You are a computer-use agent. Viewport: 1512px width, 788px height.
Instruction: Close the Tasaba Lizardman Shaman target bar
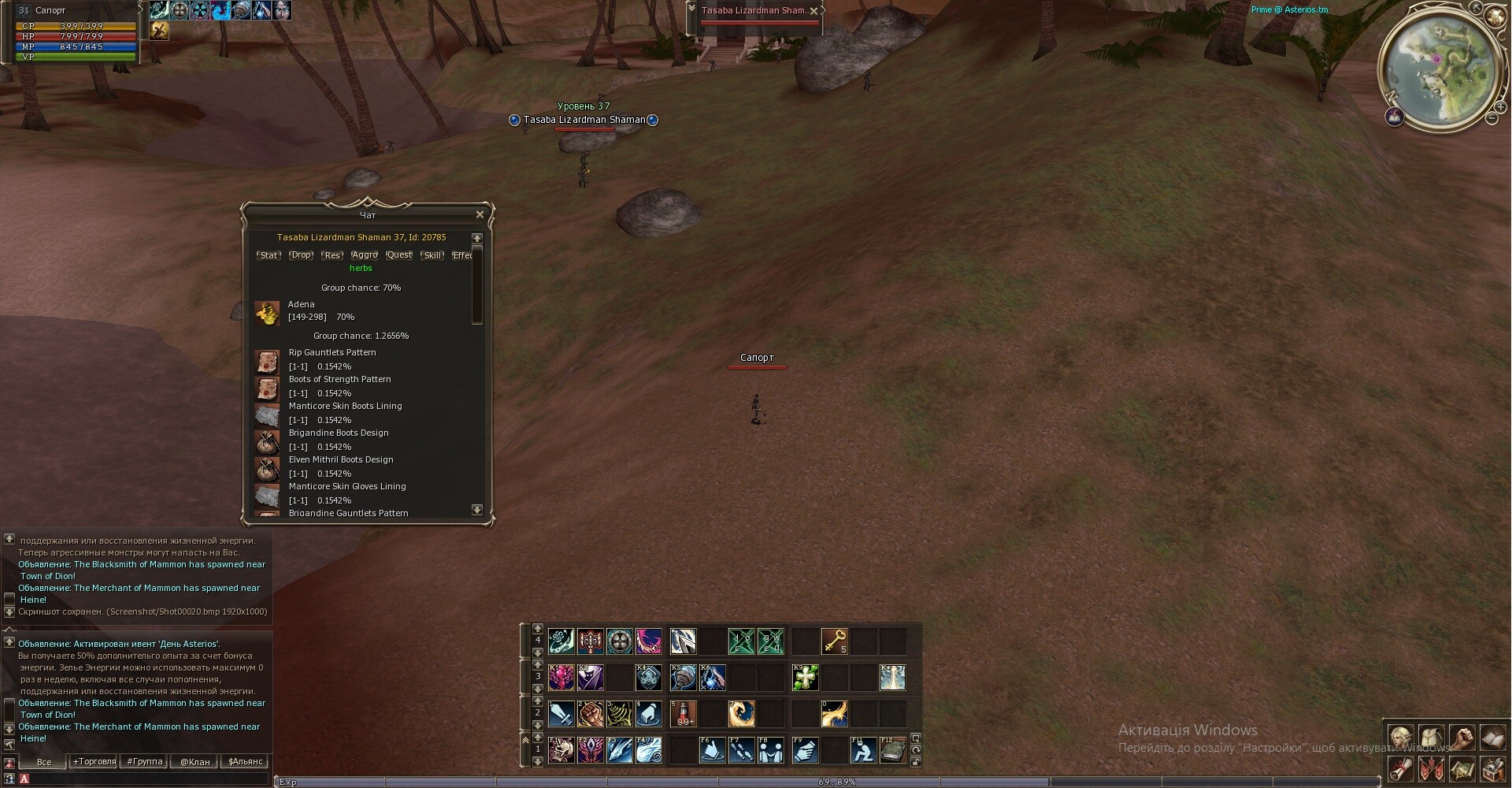pos(813,10)
